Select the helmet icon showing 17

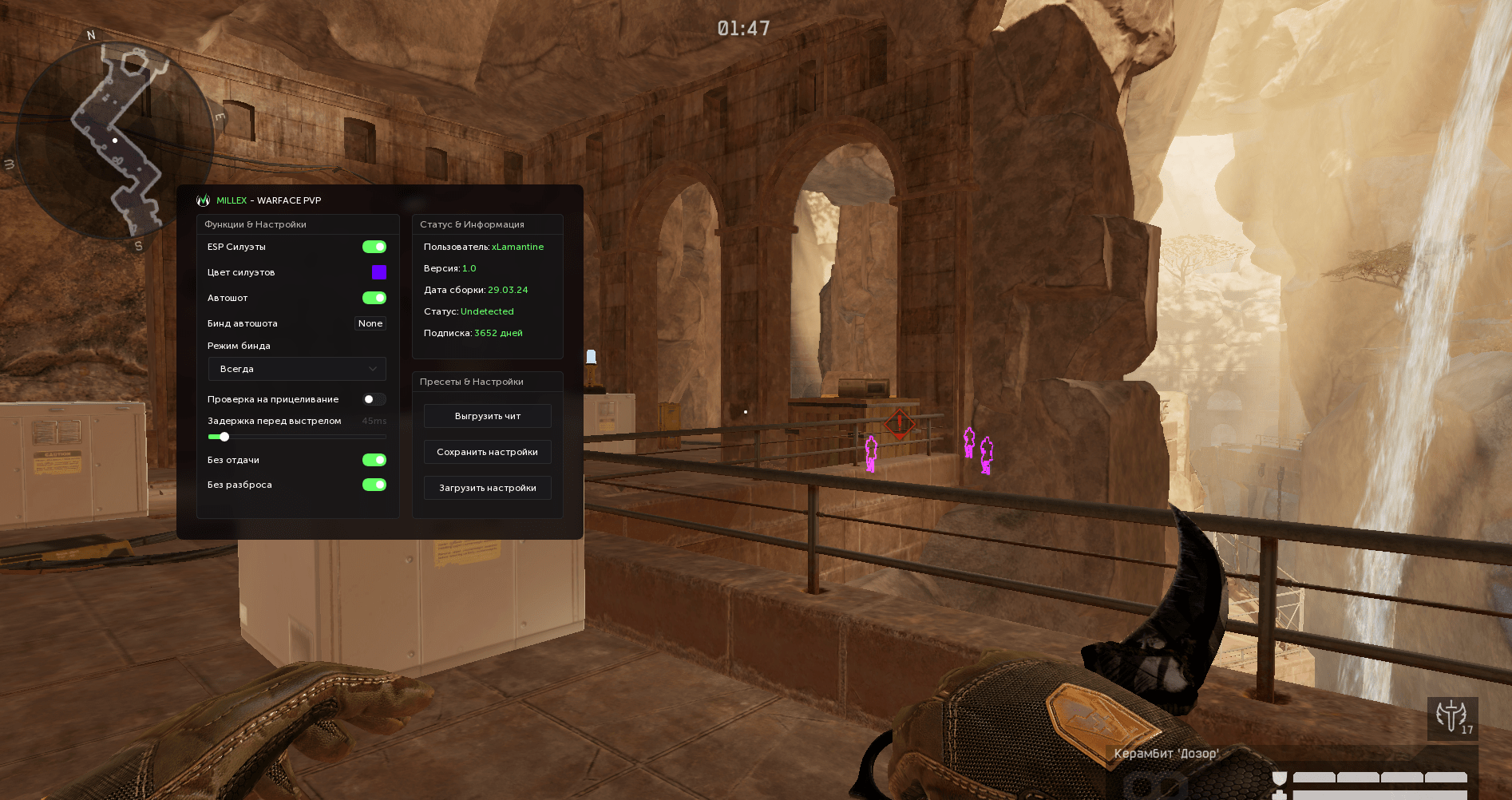pyautogui.click(x=1452, y=717)
